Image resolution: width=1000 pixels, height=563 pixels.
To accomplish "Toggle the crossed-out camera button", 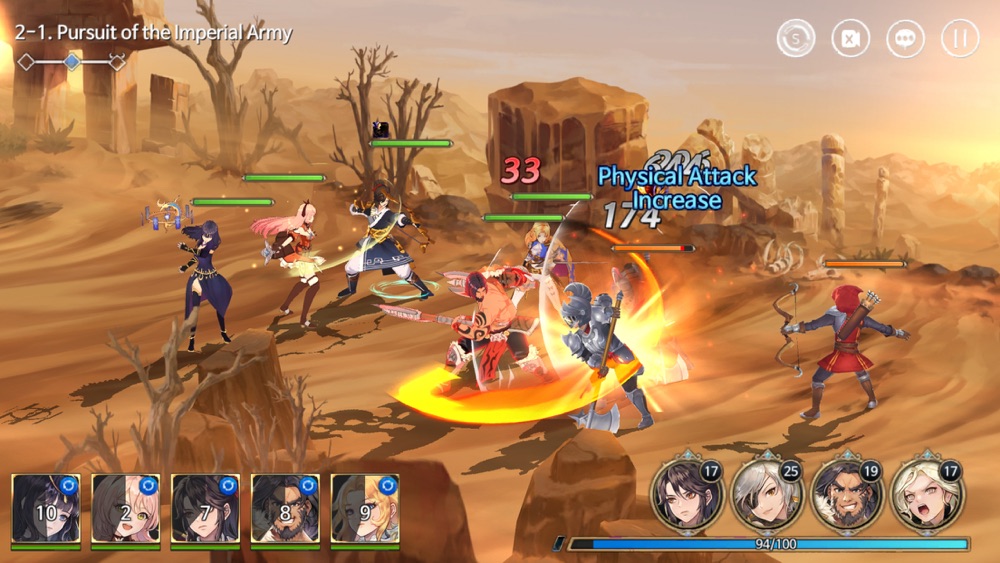I will pos(851,38).
